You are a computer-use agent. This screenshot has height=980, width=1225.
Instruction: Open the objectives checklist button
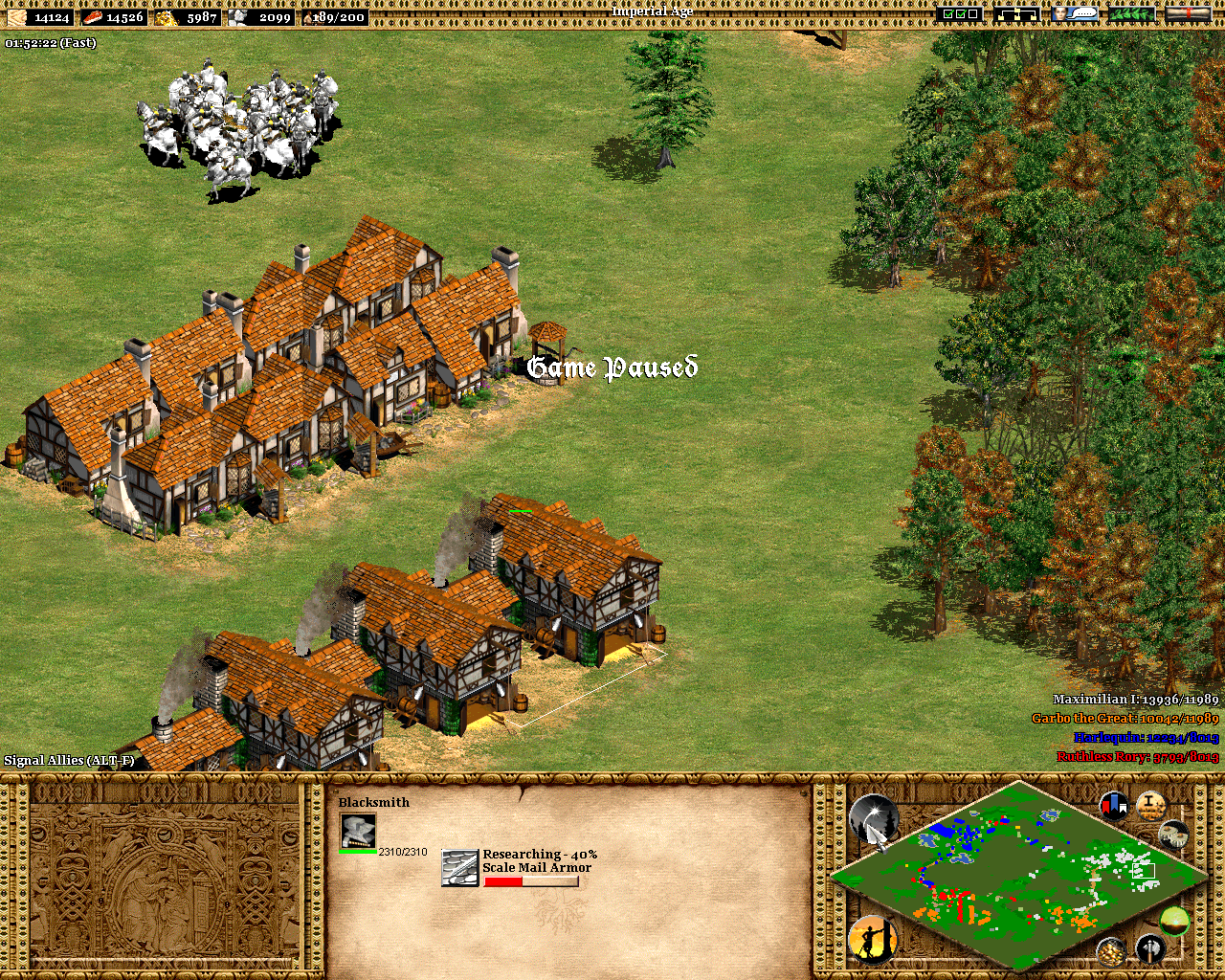click(959, 14)
